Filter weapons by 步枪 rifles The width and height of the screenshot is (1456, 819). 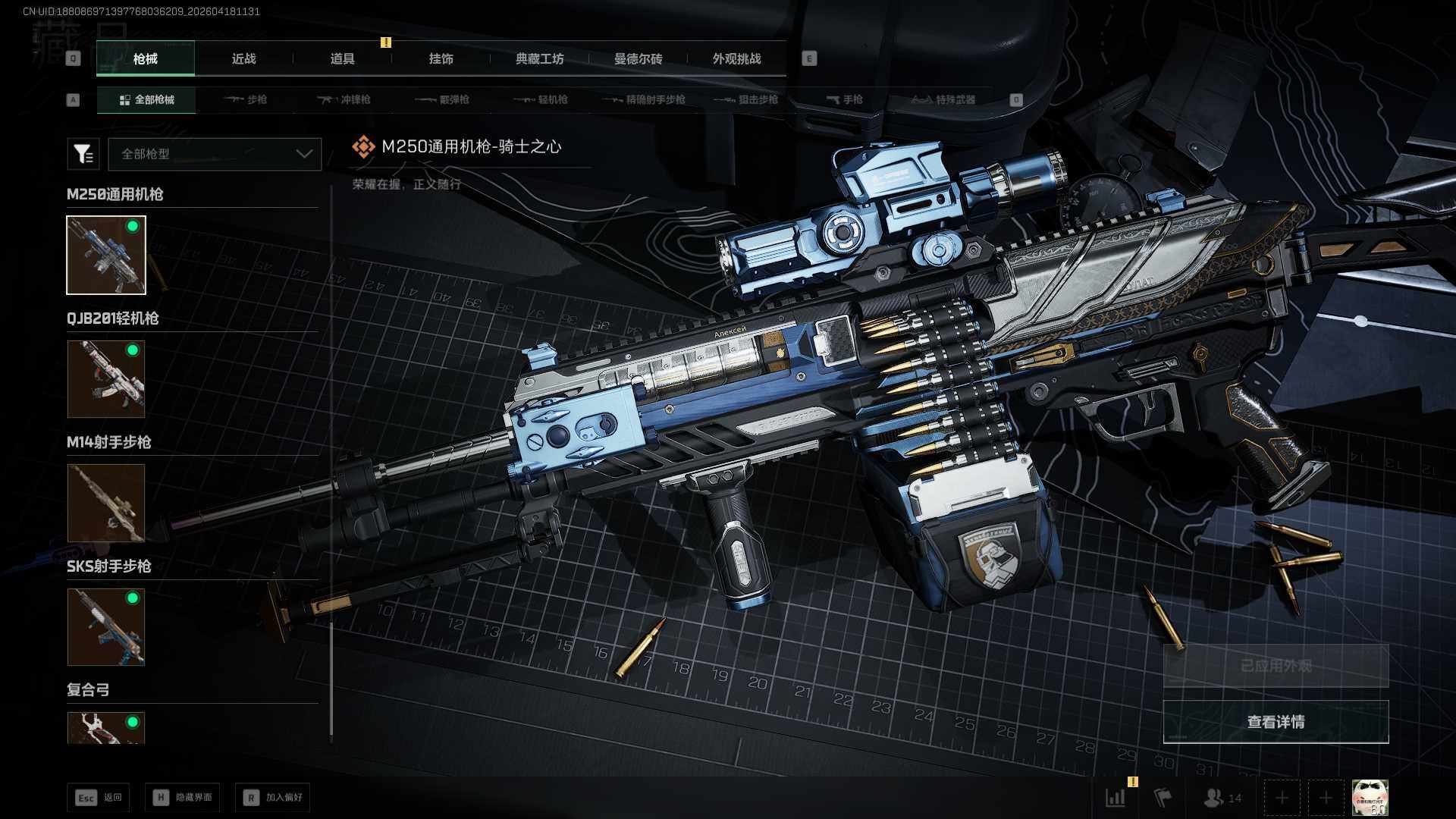(x=246, y=99)
